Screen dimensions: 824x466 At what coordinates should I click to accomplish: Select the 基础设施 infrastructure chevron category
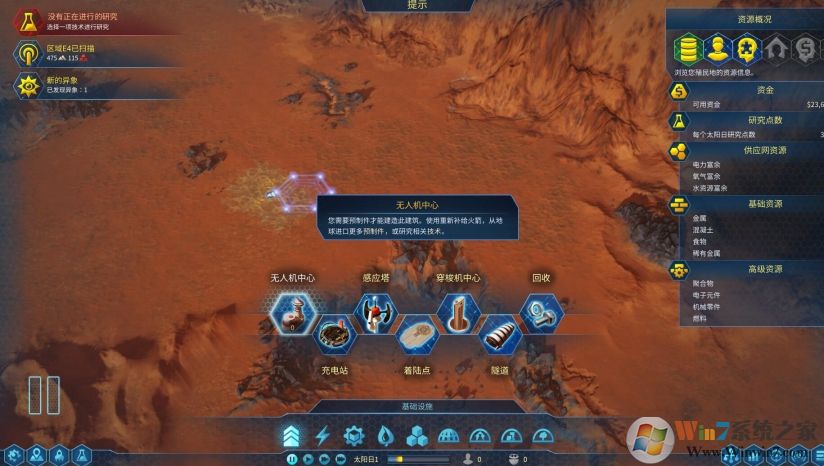click(x=290, y=435)
